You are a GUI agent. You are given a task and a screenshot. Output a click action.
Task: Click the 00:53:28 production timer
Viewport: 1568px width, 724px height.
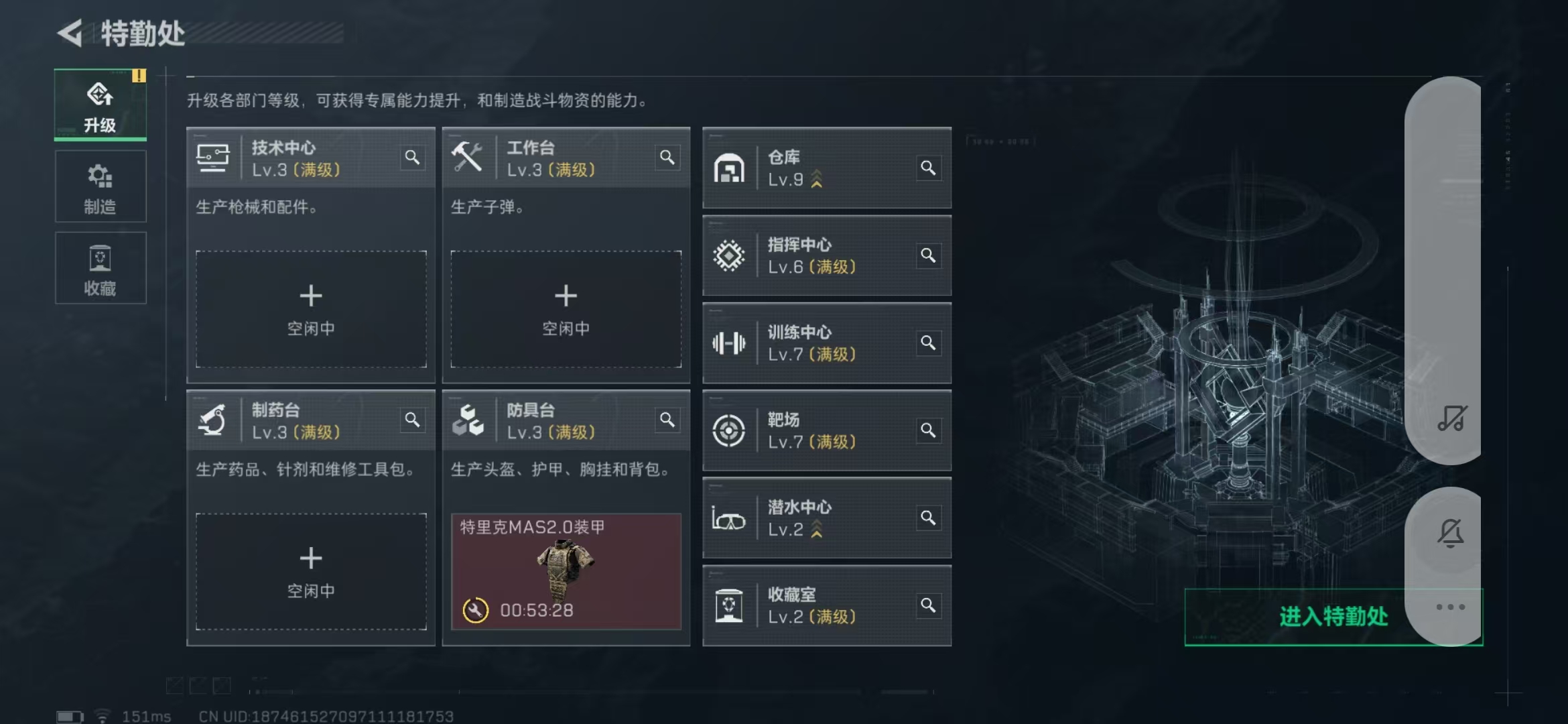coord(536,611)
